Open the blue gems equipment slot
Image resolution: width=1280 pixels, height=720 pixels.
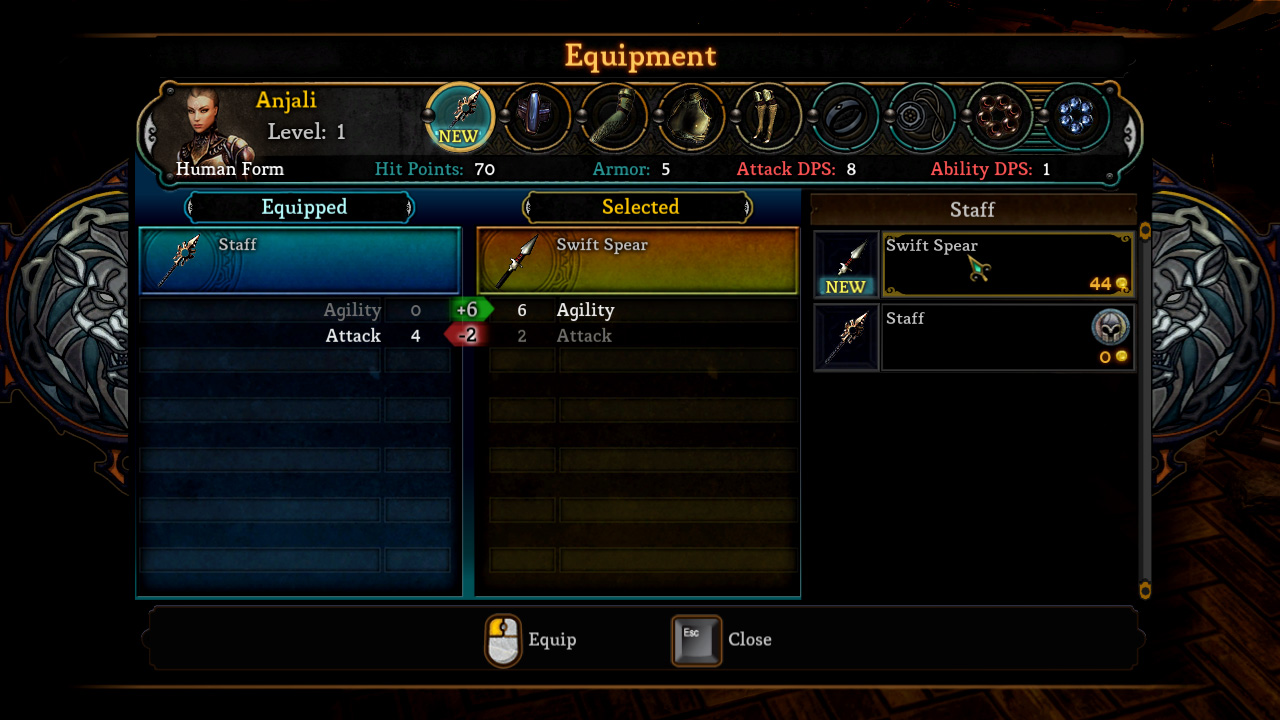pos(1076,115)
